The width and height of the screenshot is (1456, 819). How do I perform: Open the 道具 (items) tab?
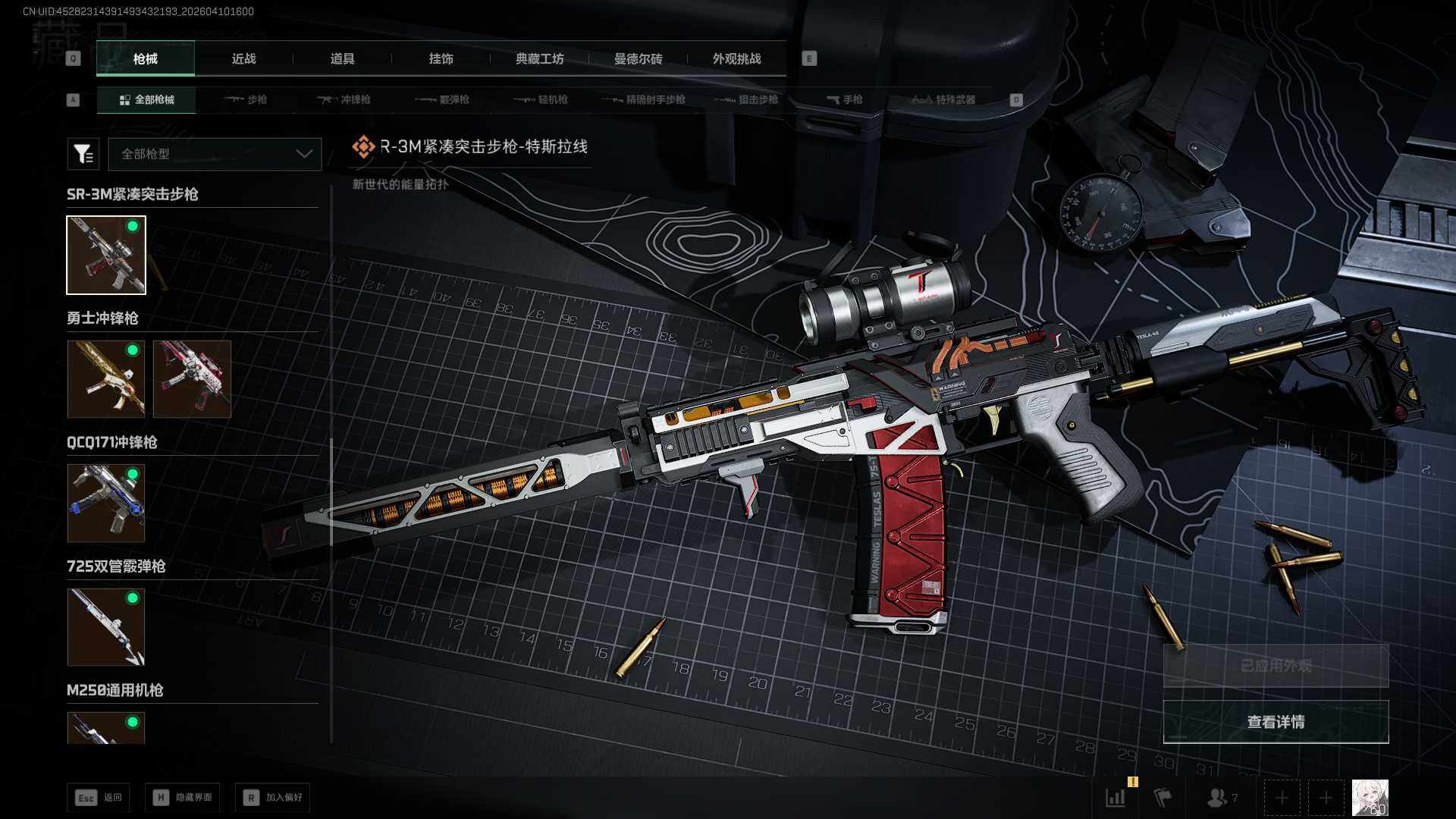342,59
